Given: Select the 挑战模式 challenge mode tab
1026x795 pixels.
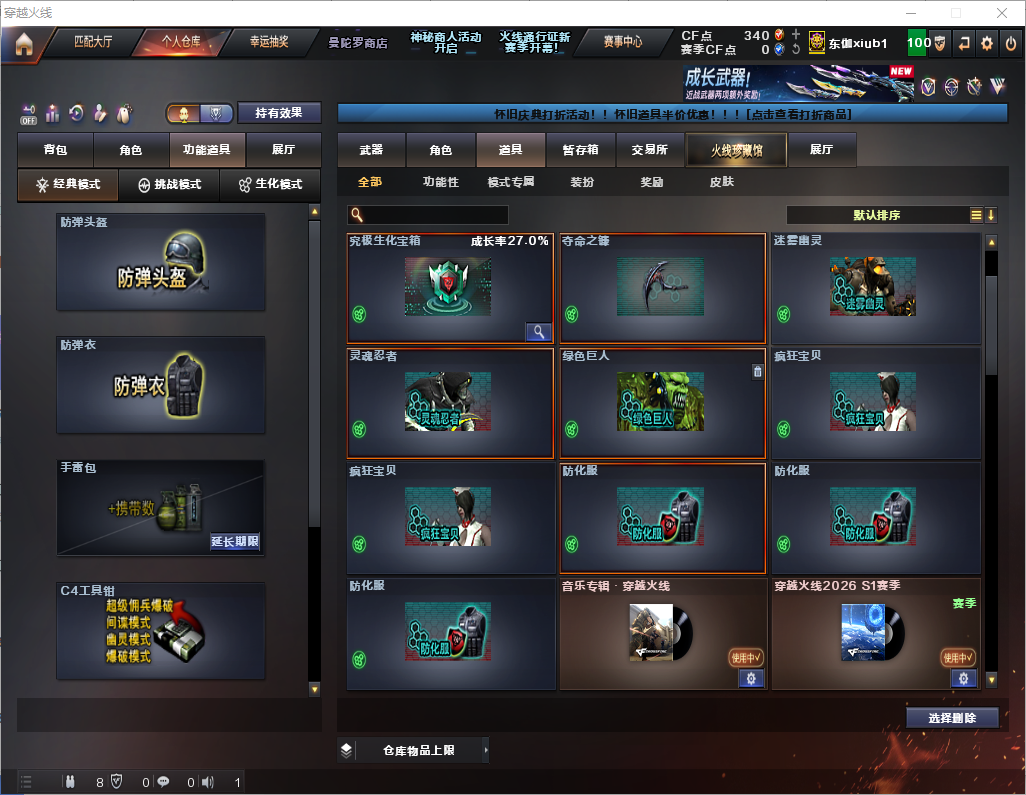Looking at the screenshot, I should [x=170, y=185].
